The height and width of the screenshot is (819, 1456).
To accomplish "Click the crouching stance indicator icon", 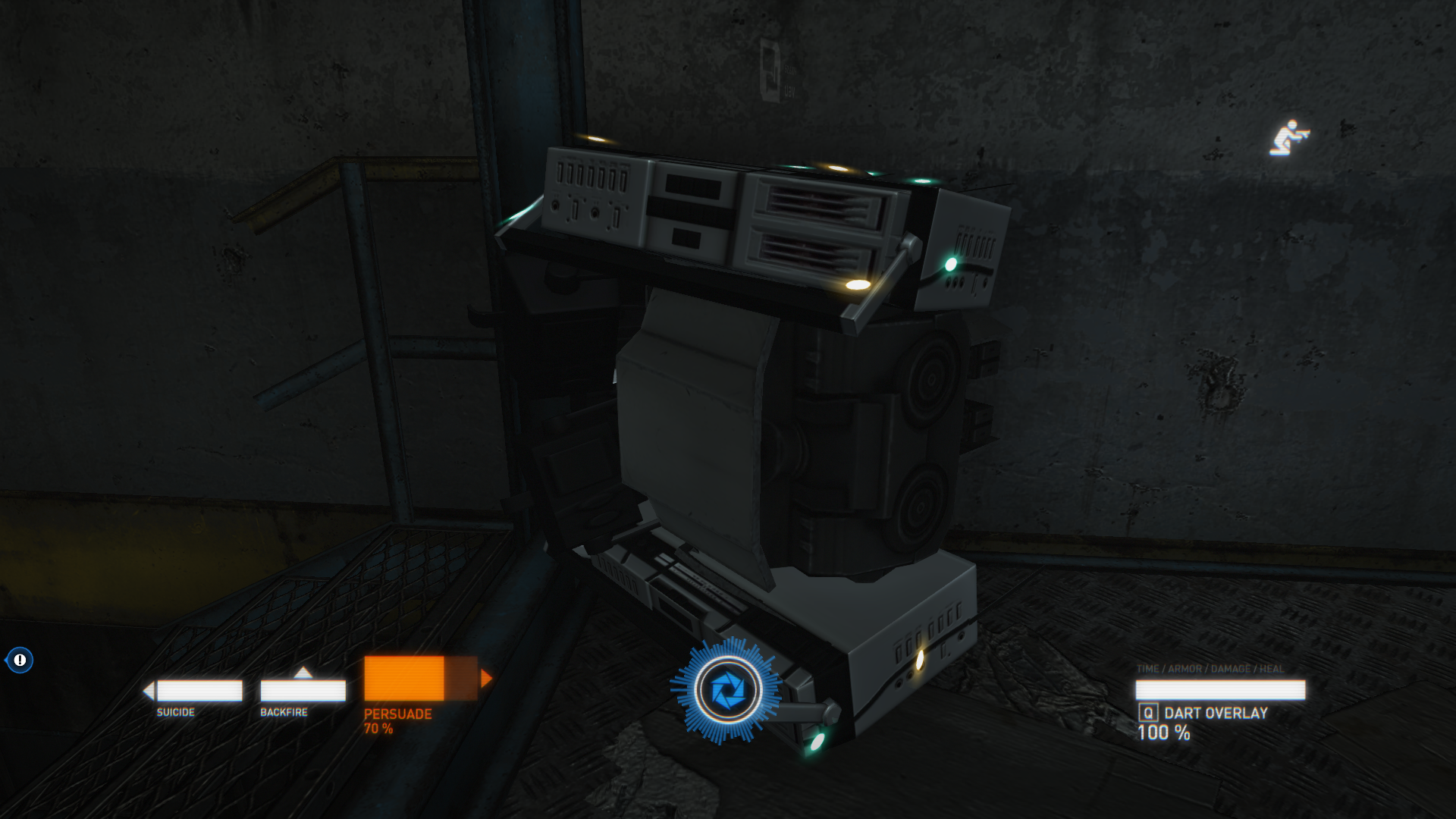I will pos(1288,138).
